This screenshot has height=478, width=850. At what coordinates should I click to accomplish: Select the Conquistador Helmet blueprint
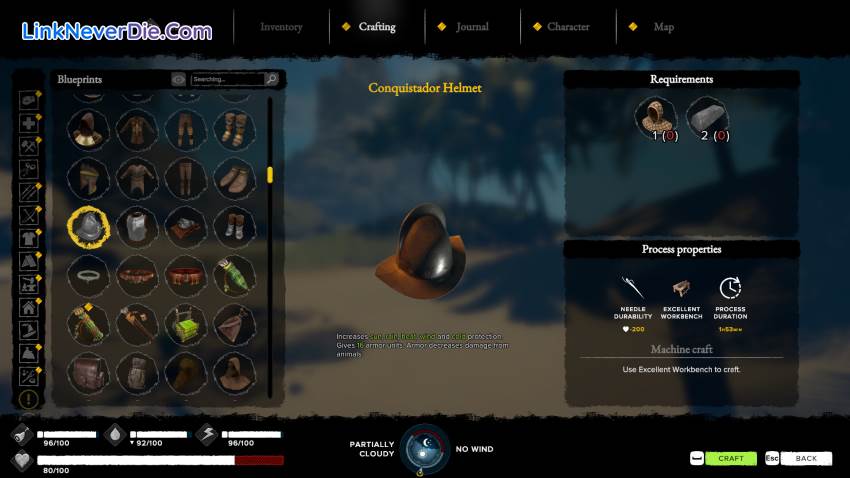click(87, 226)
